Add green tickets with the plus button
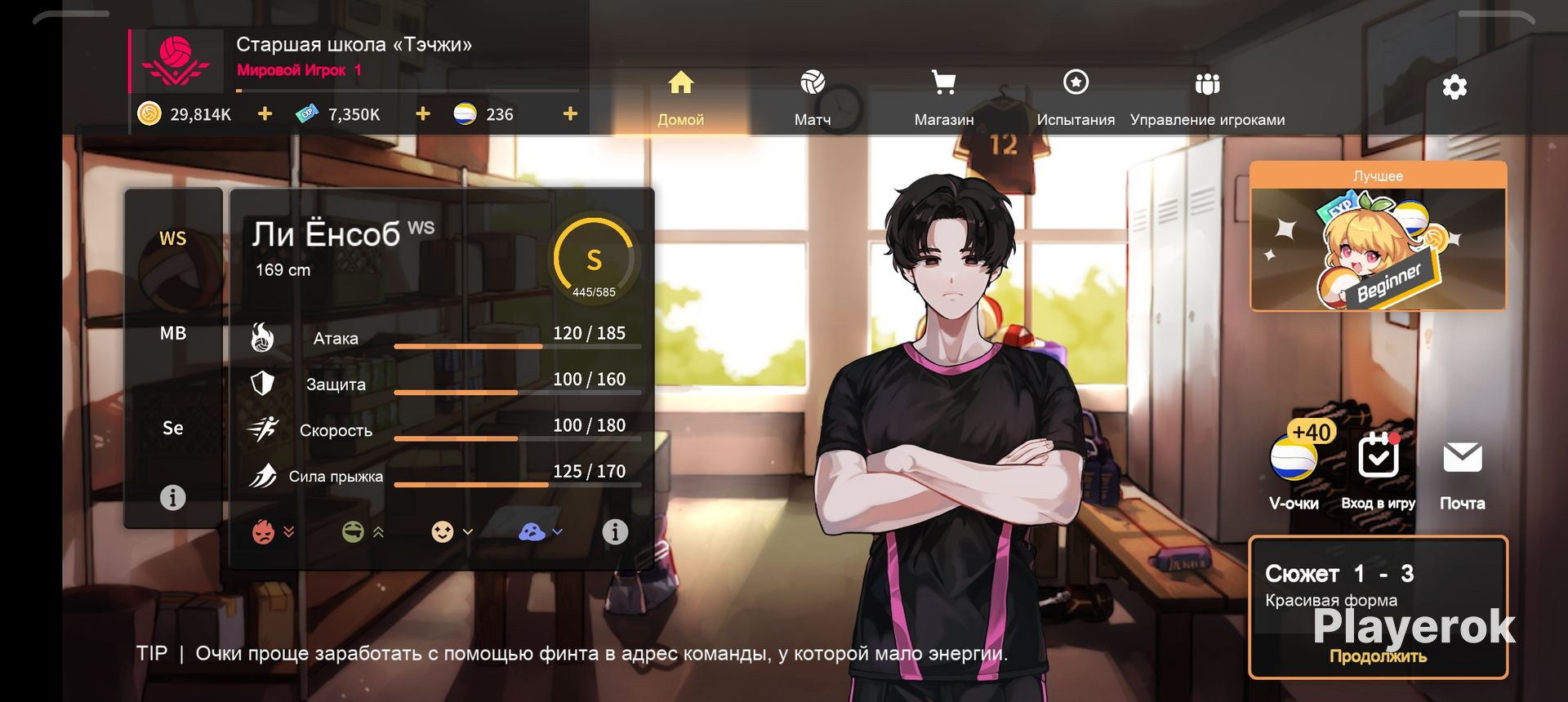 tap(422, 114)
